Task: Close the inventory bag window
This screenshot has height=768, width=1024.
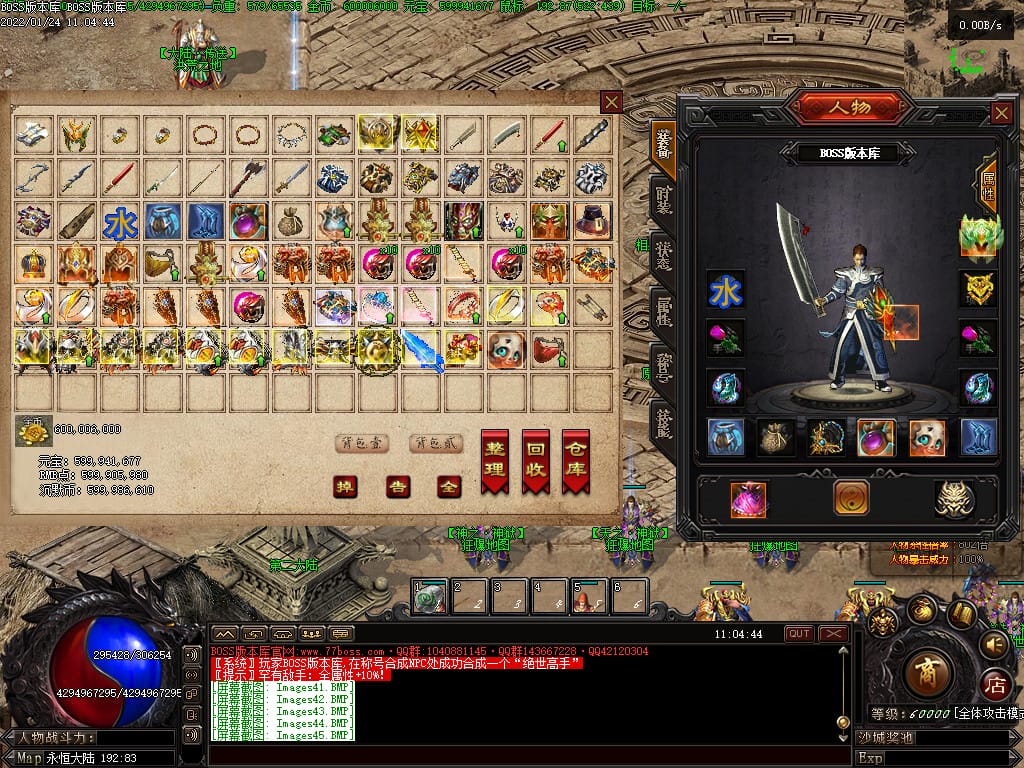Action: click(x=611, y=101)
